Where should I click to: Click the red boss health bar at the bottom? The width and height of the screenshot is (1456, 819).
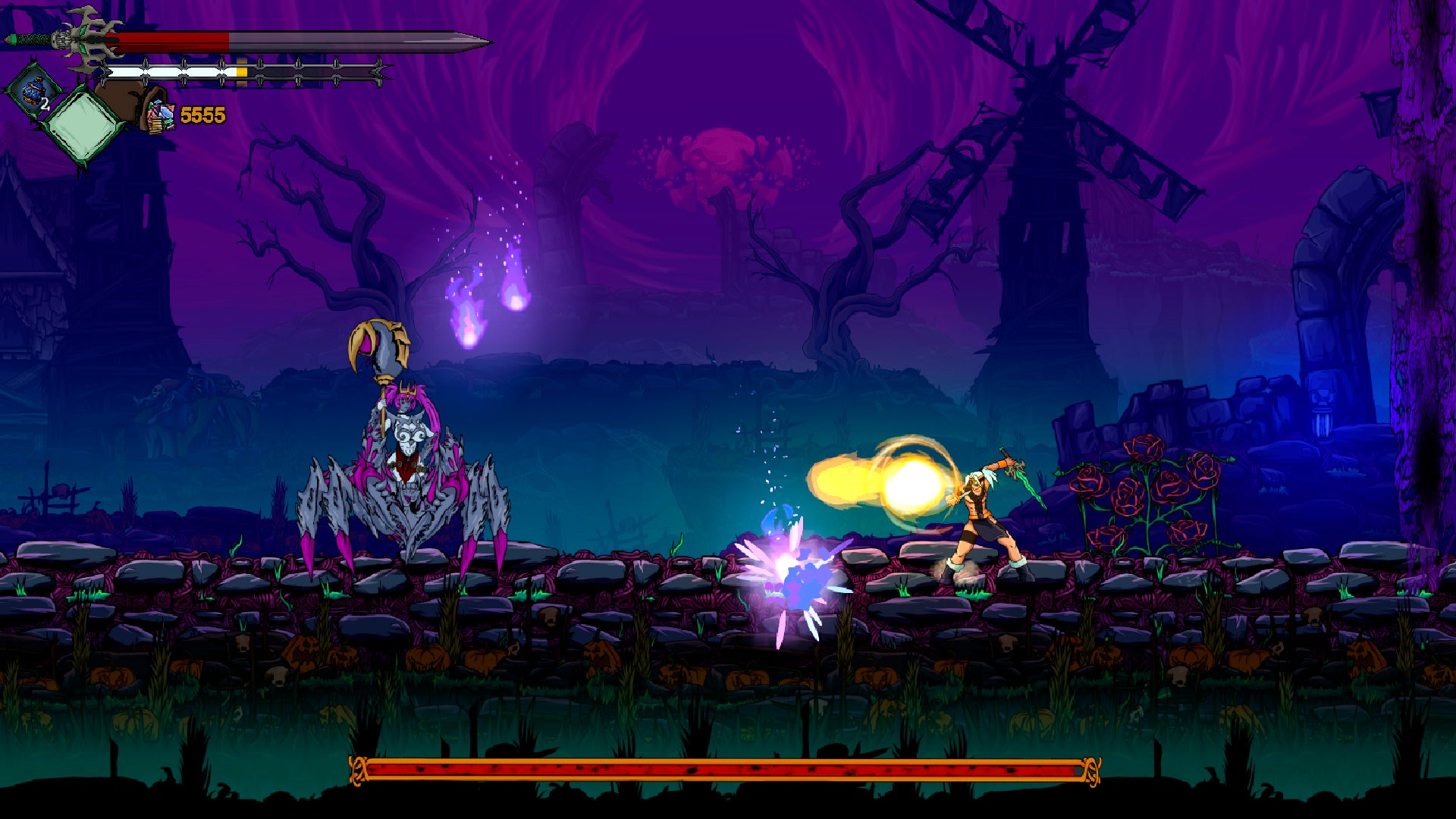[x=720, y=769]
